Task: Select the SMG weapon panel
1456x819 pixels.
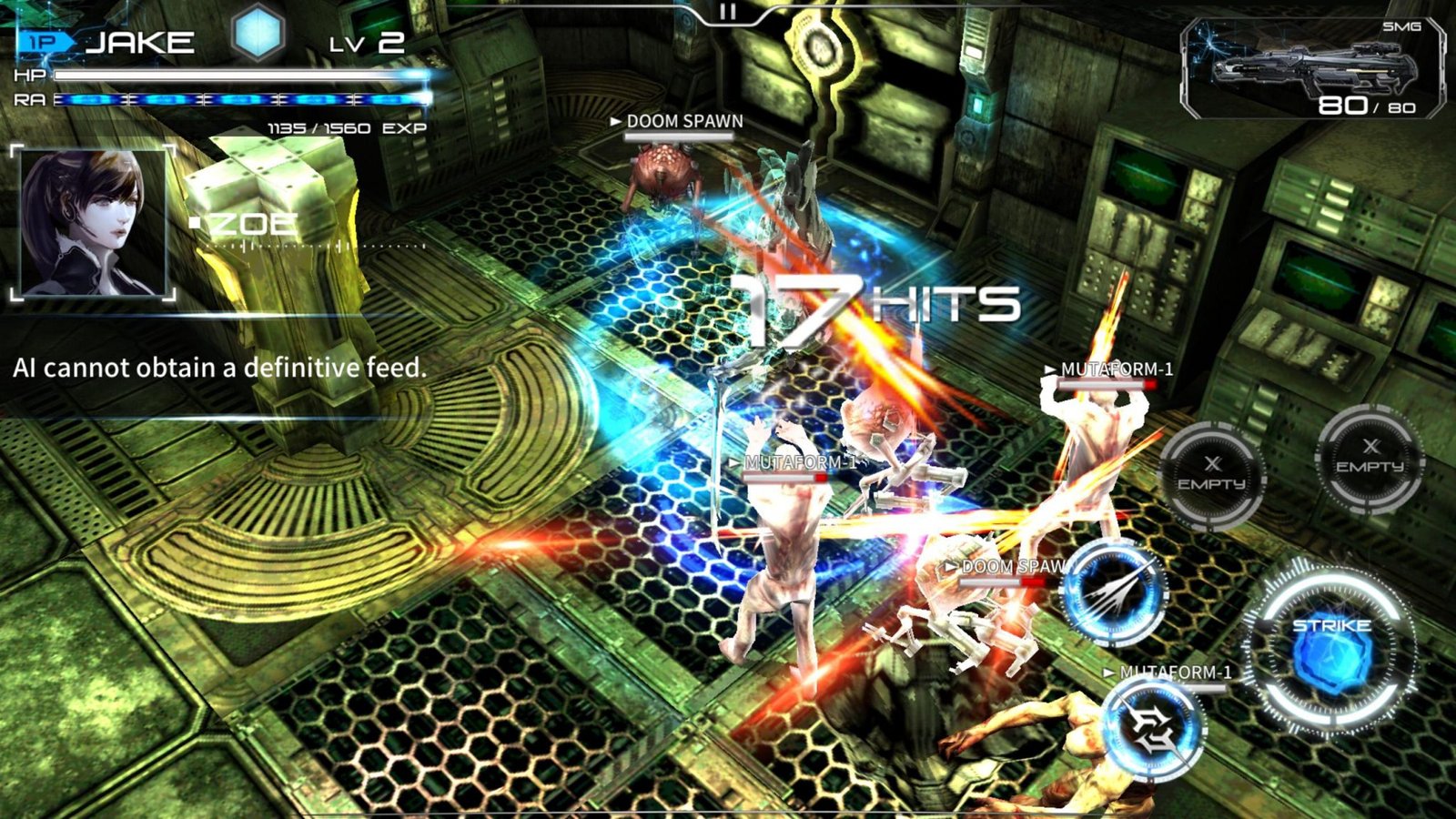Action: coord(1312,69)
